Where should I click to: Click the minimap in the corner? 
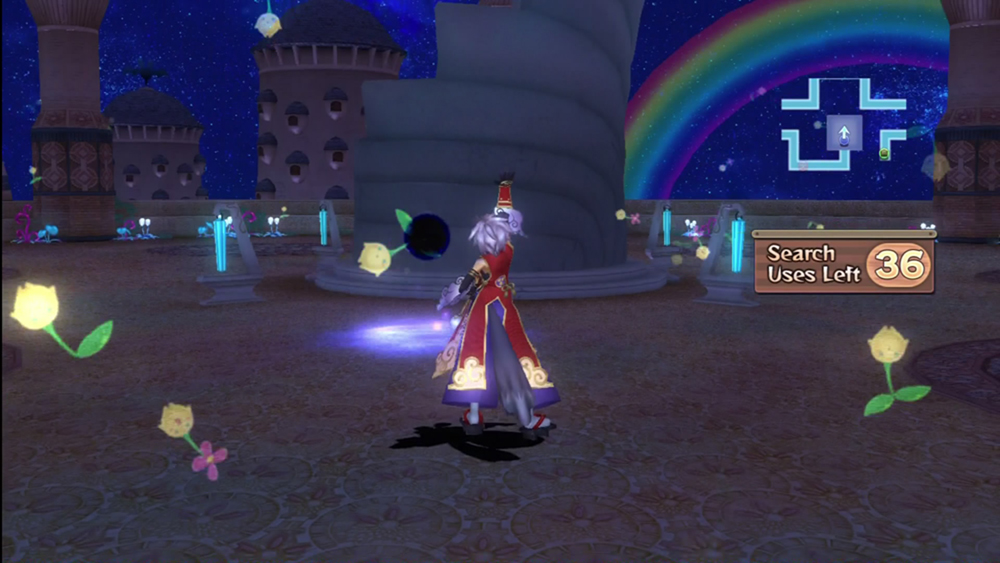point(843,125)
